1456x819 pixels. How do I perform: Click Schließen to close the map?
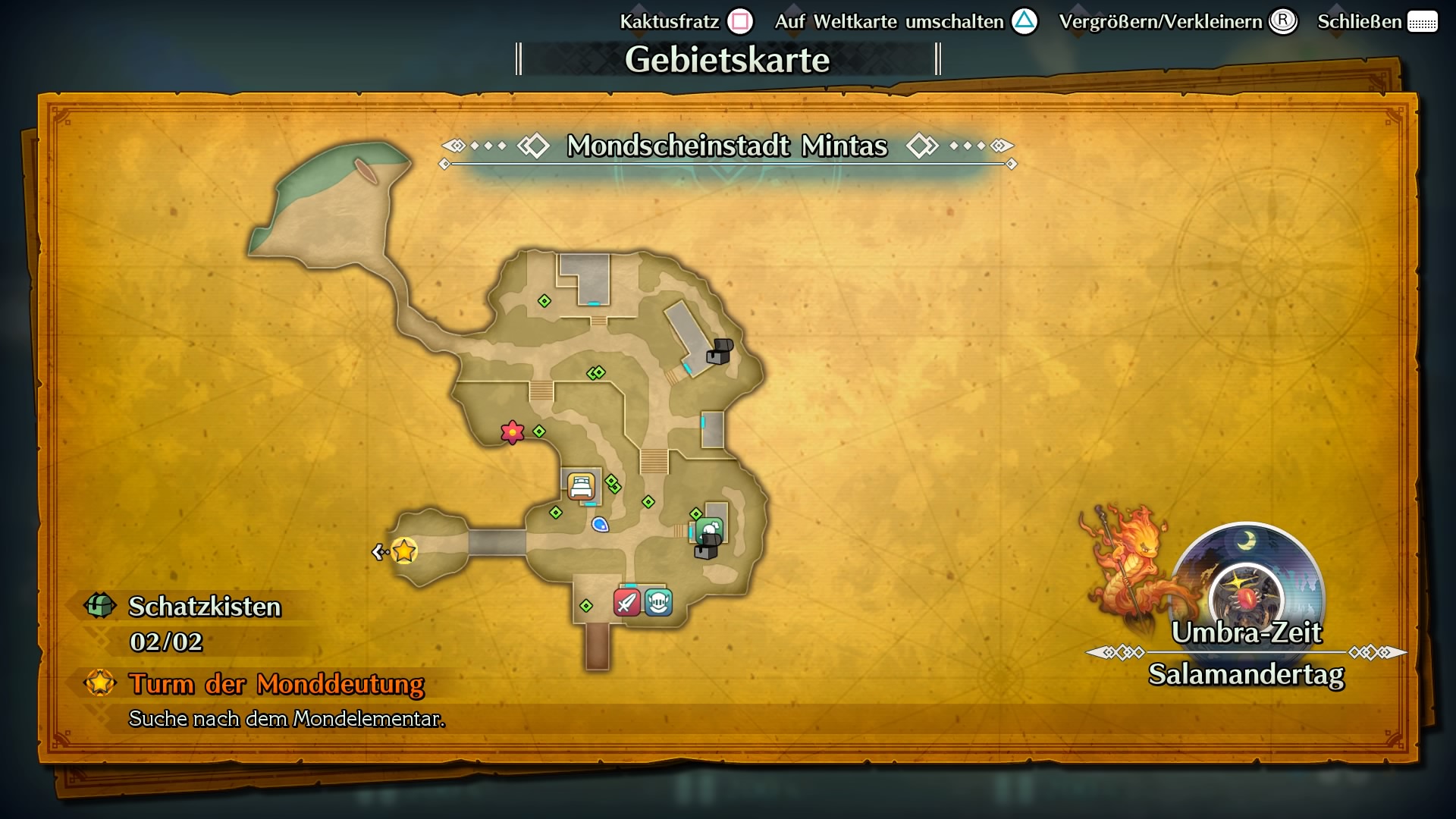(1361, 22)
